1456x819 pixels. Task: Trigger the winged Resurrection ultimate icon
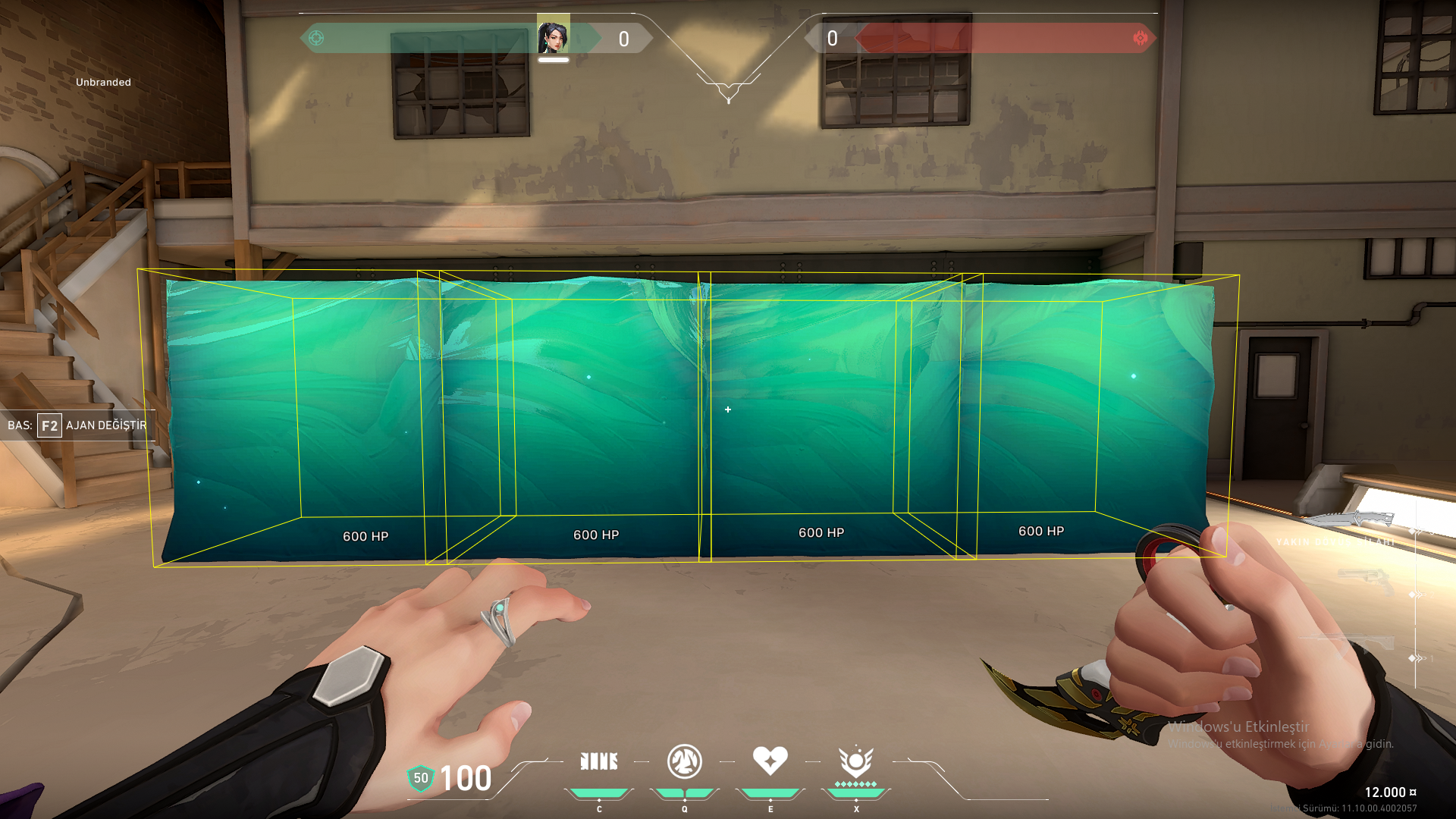click(855, 761)
